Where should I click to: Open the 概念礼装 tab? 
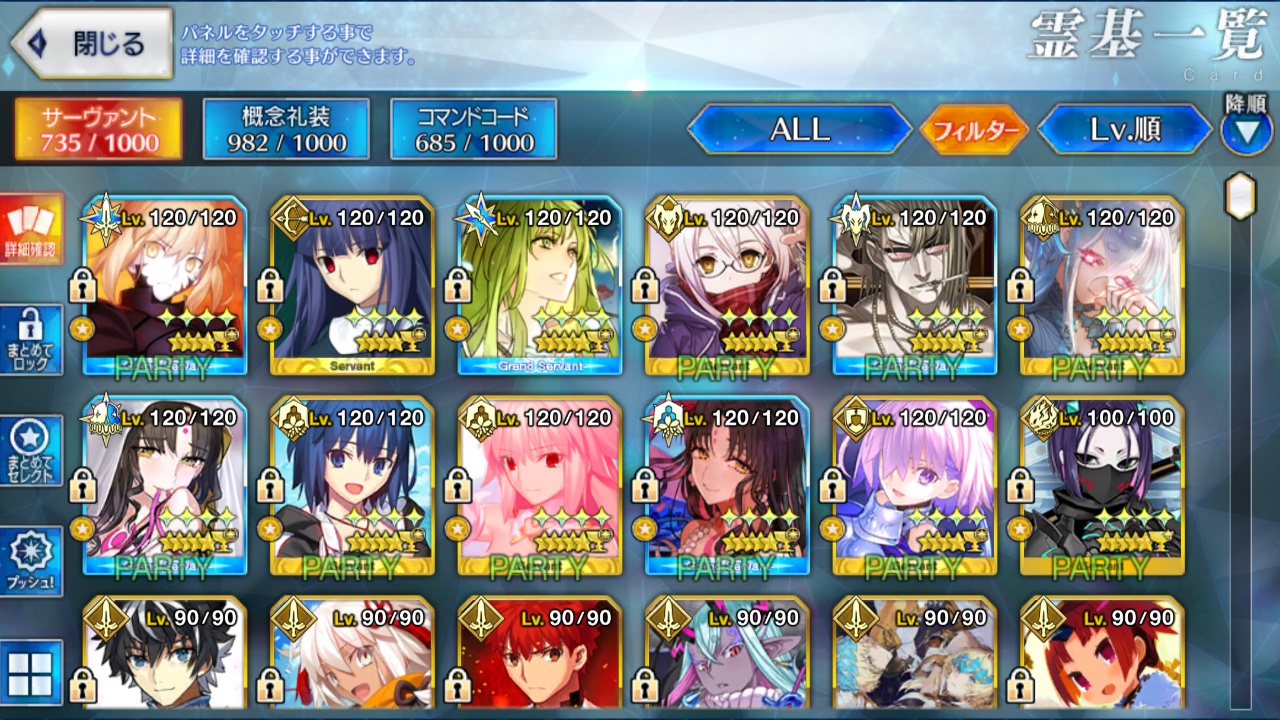(286, 129)
